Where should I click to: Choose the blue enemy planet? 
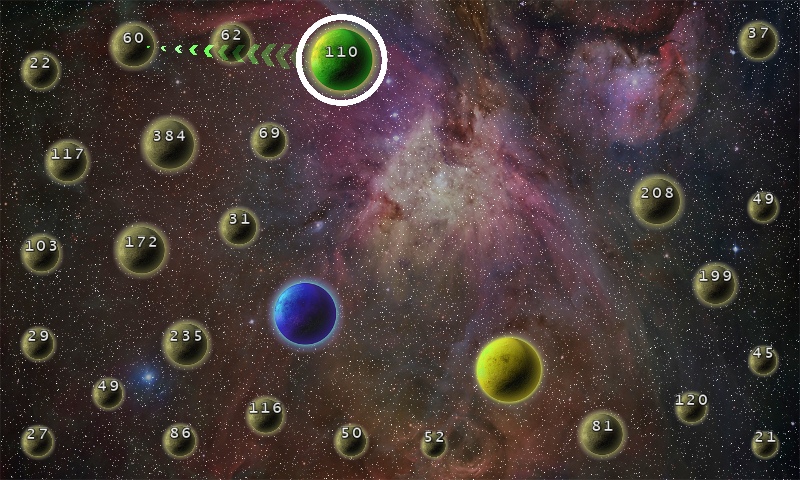coord(305,314)
